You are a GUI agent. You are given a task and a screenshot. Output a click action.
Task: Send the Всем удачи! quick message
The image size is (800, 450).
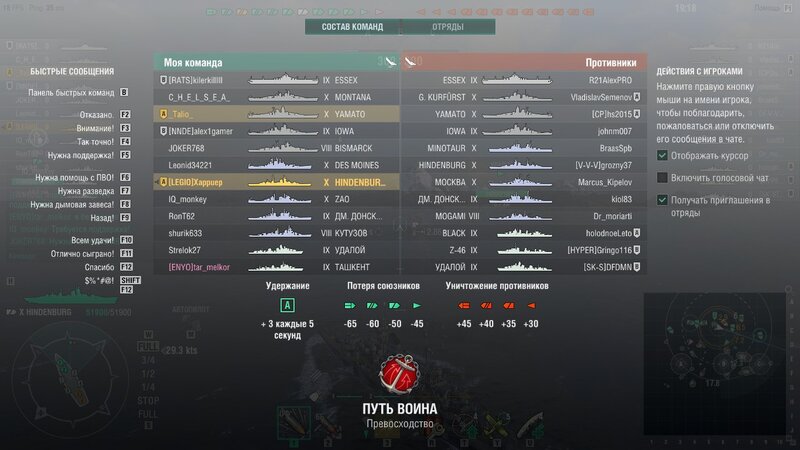click(x=85, y=241)
